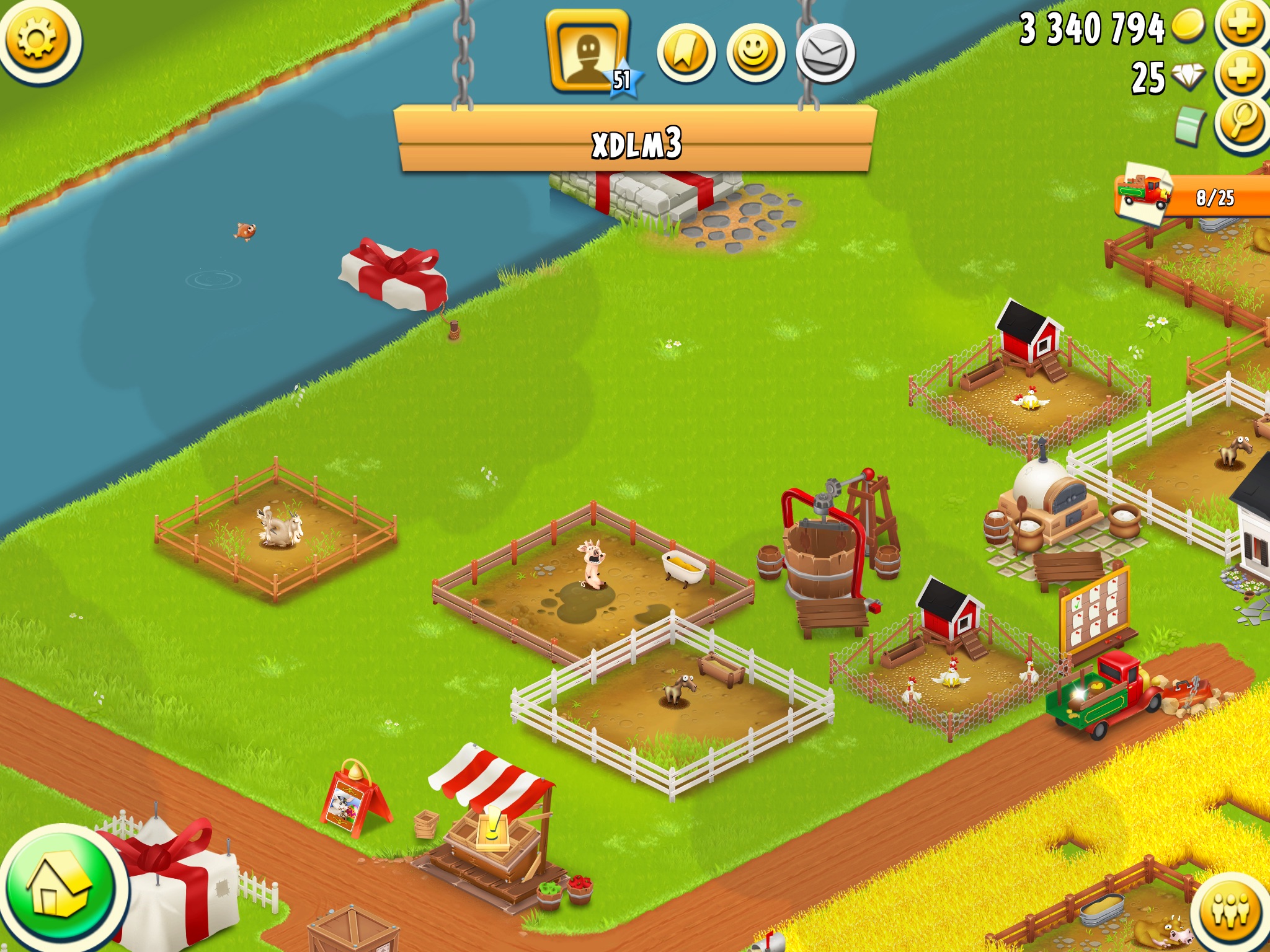Open the smiley face friends button

point(755,54)
